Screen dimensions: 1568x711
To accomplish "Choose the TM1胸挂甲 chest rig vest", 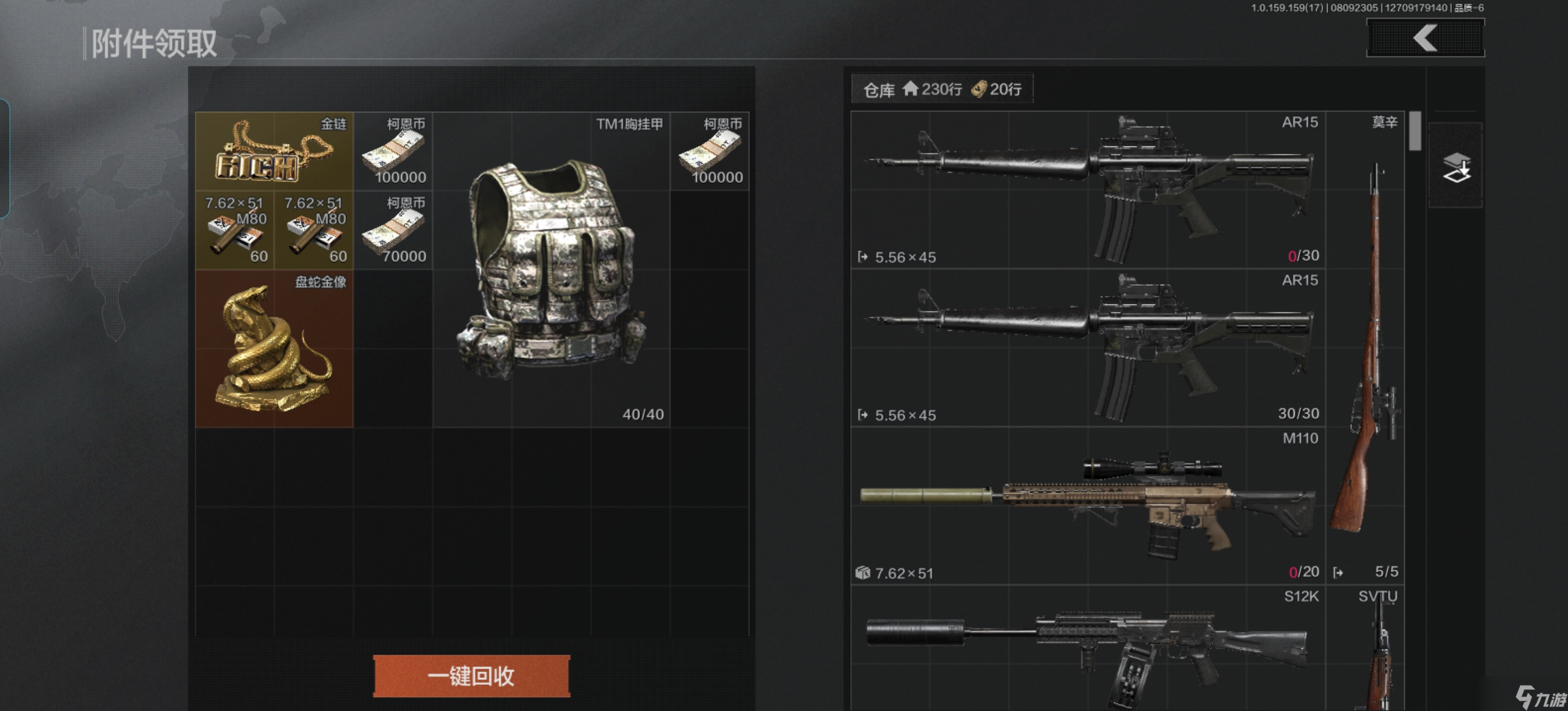I will pos(551,269).
